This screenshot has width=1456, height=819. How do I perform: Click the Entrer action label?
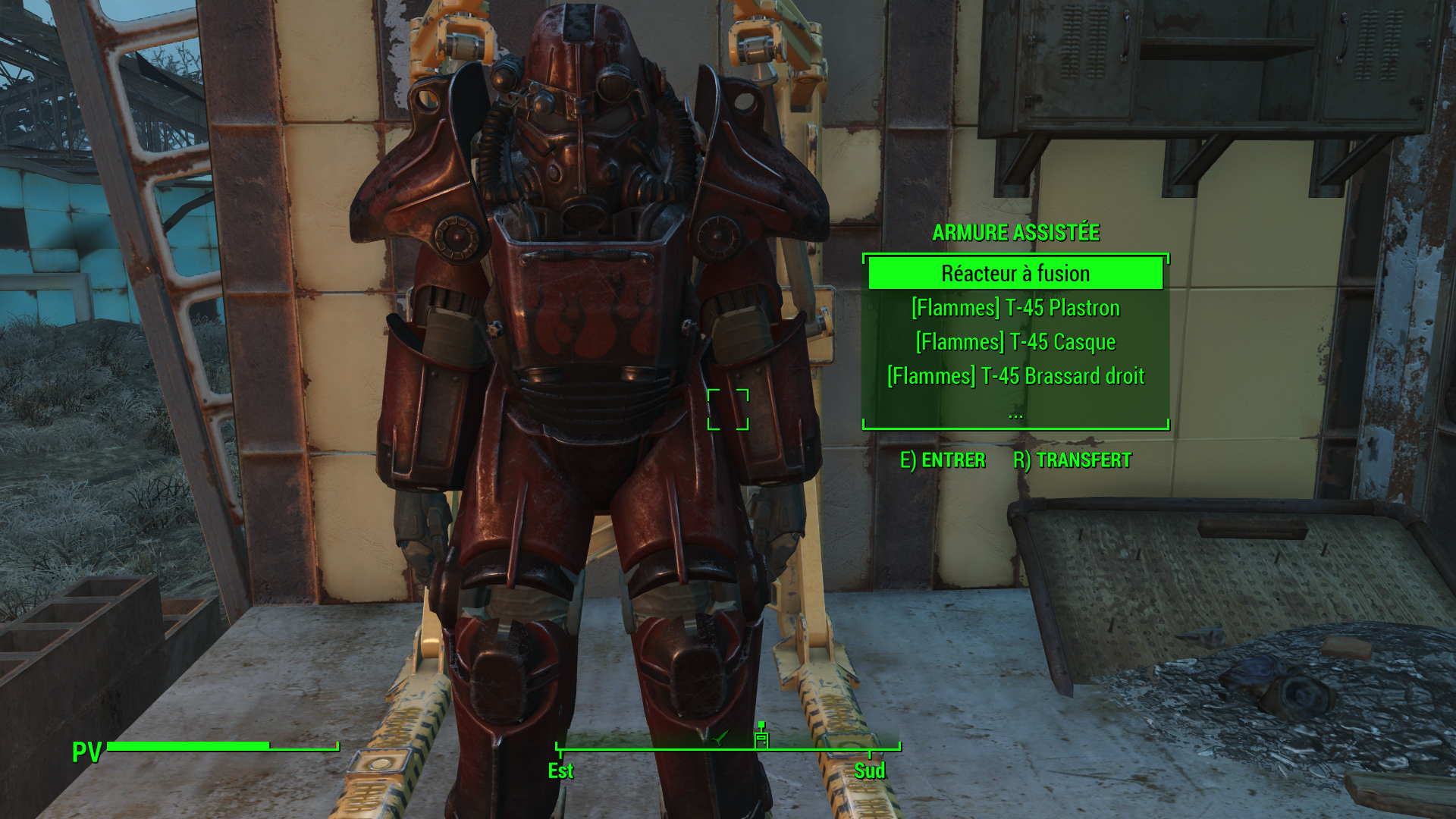(x=943, y=460)
